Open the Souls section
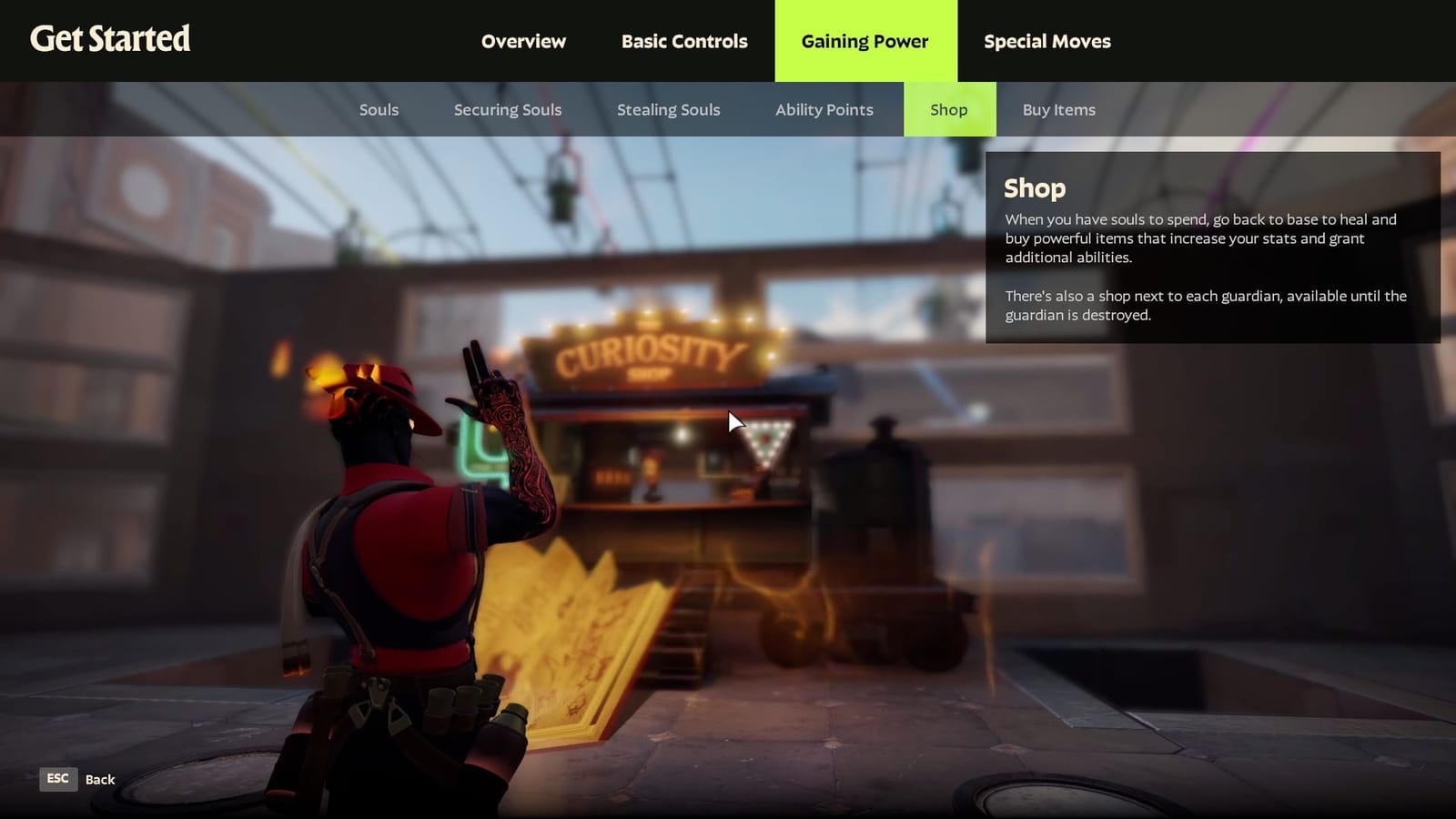The image size is (1456, 819). pos(379,109)
